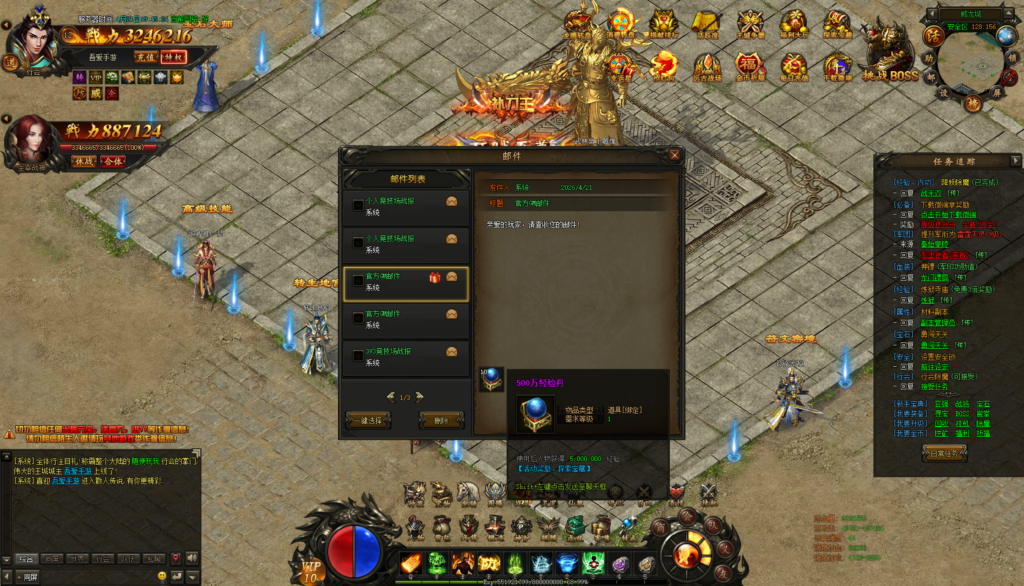Click the 日常任务 button under quest tracker
Viewport: 1024px width, 586px height.
click(943, 452)
